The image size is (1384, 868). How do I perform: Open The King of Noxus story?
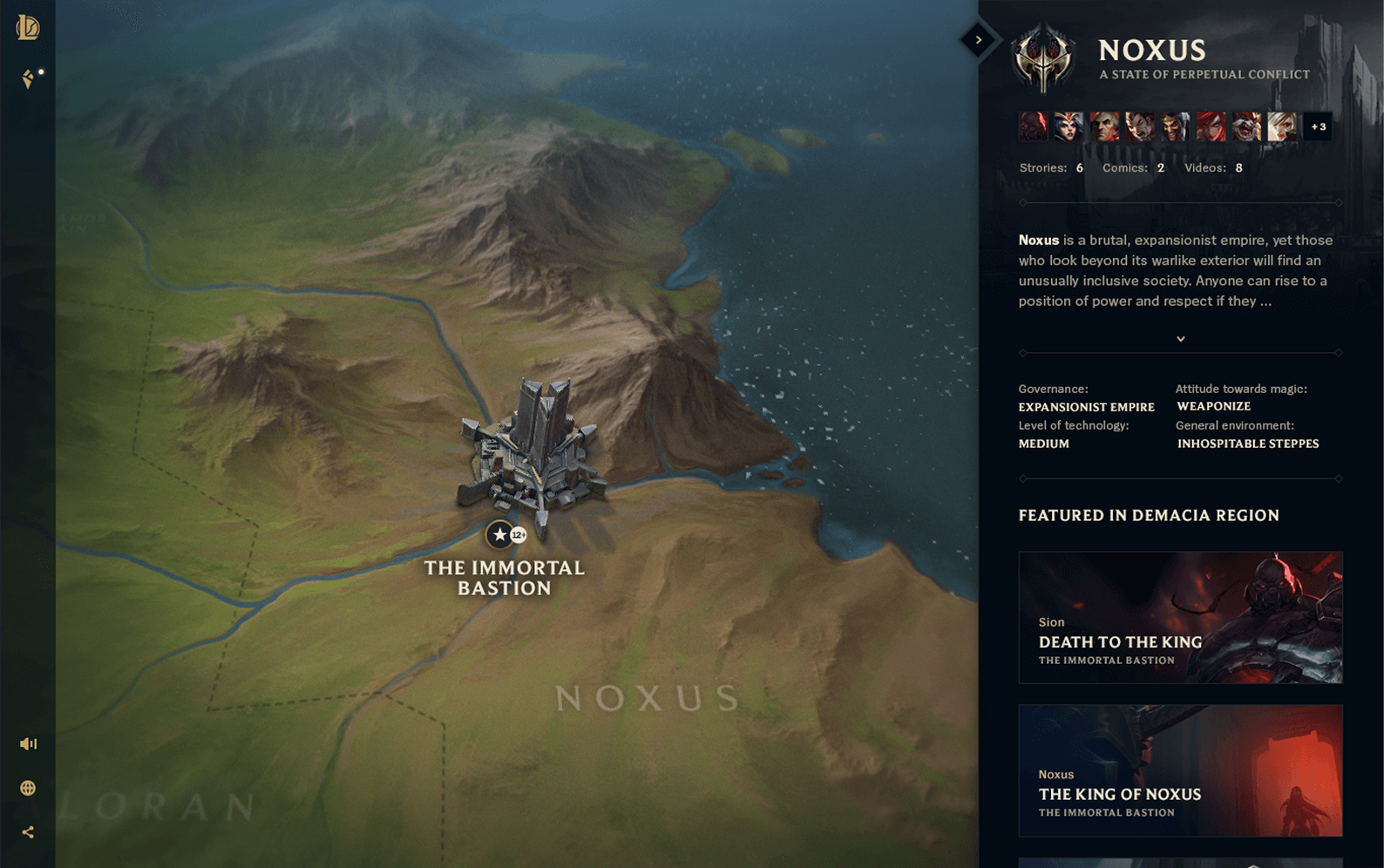pyautogui.click(x=1180, y=770)
